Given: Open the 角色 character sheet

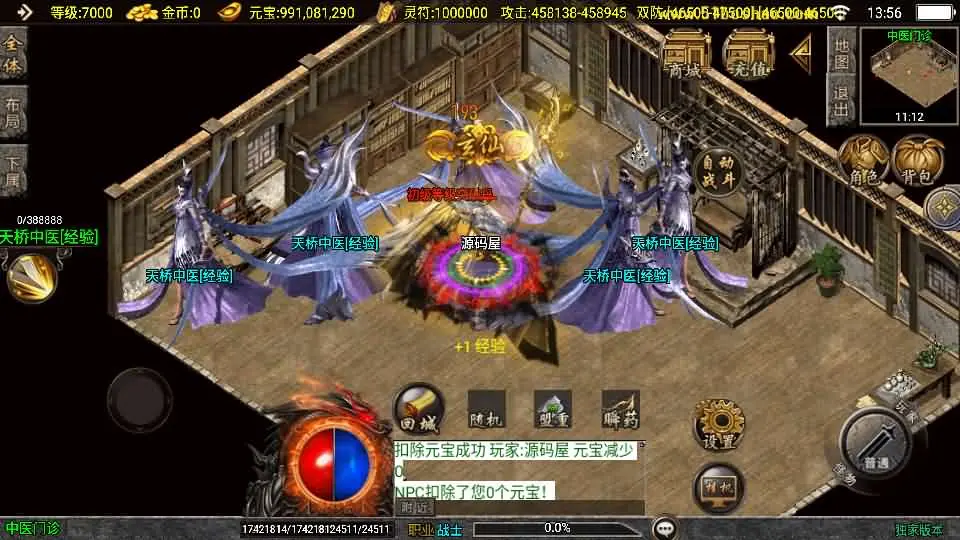Looking at the screenshot, I should [x=863, y=162].
